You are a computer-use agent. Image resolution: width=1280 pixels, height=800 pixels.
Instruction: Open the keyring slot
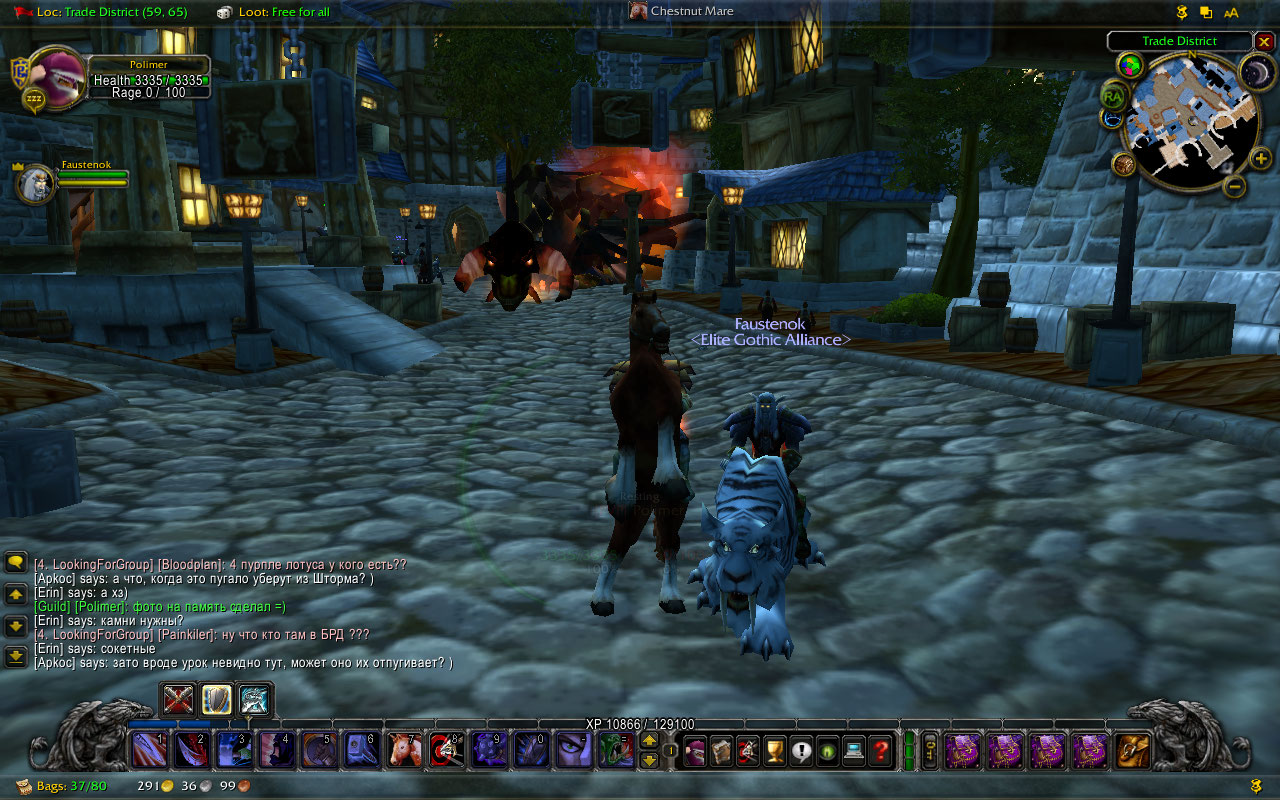[x=929, y=749]
